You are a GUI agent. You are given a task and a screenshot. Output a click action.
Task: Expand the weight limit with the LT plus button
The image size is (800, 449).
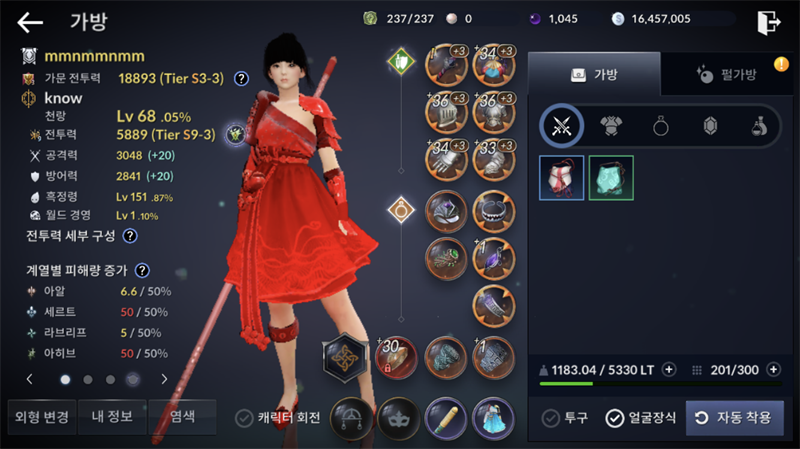point(669,369)
